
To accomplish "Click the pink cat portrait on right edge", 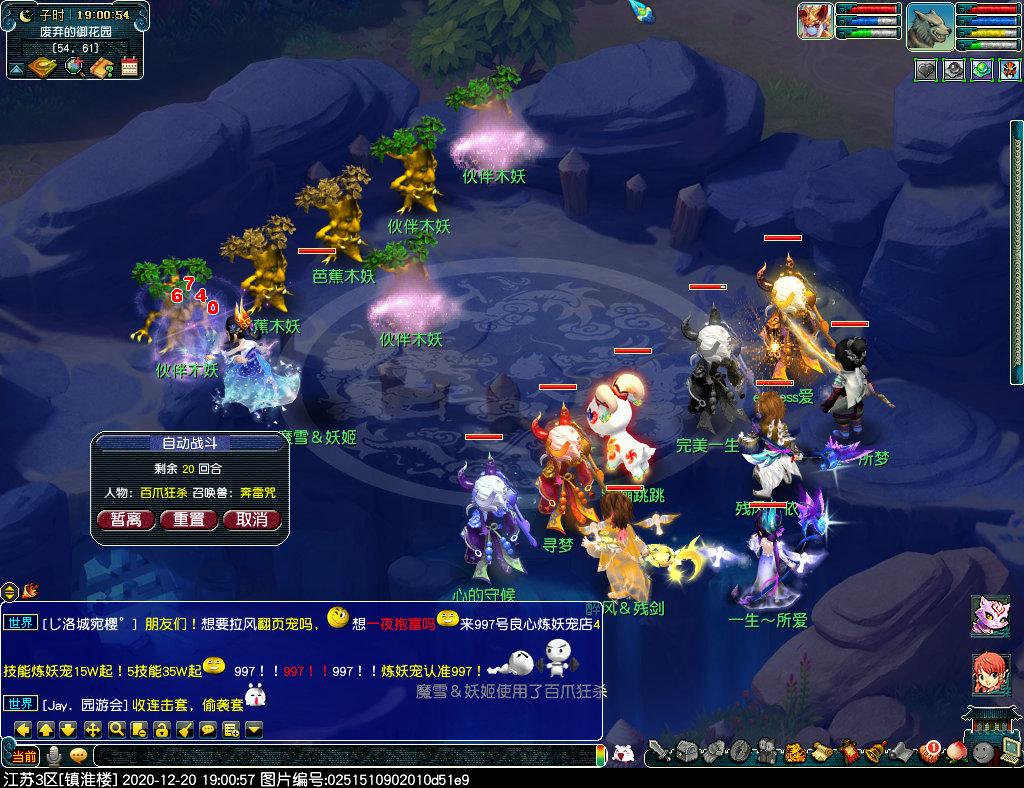I will pos(990,615).
